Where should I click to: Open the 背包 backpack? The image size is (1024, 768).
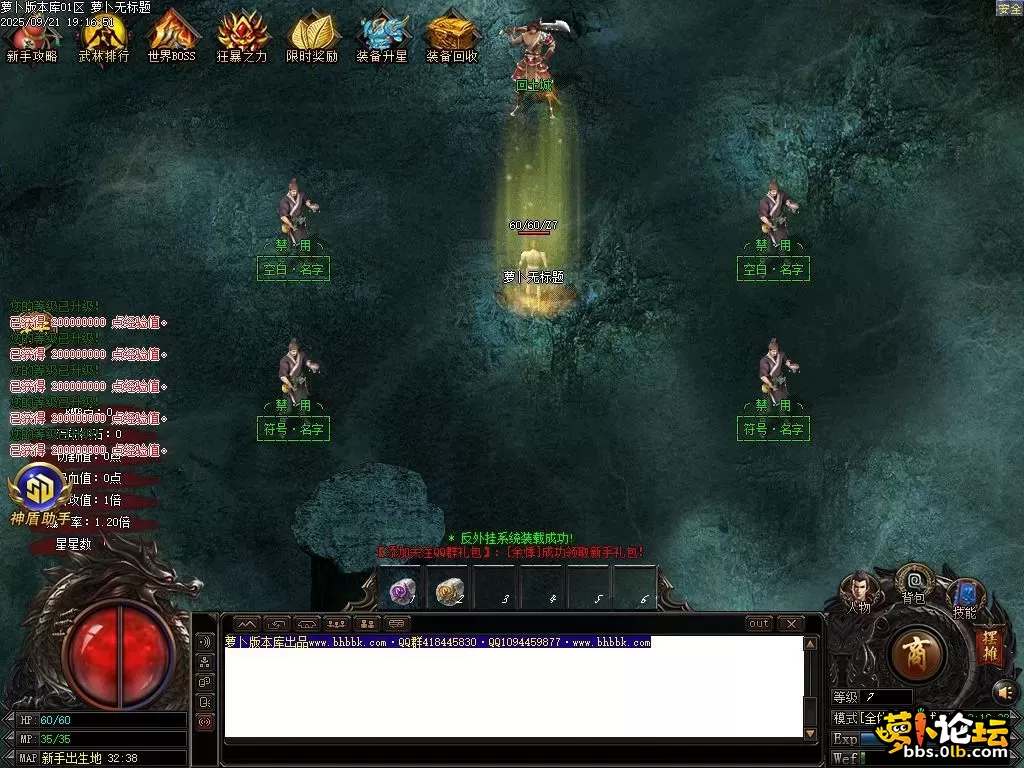914,581
